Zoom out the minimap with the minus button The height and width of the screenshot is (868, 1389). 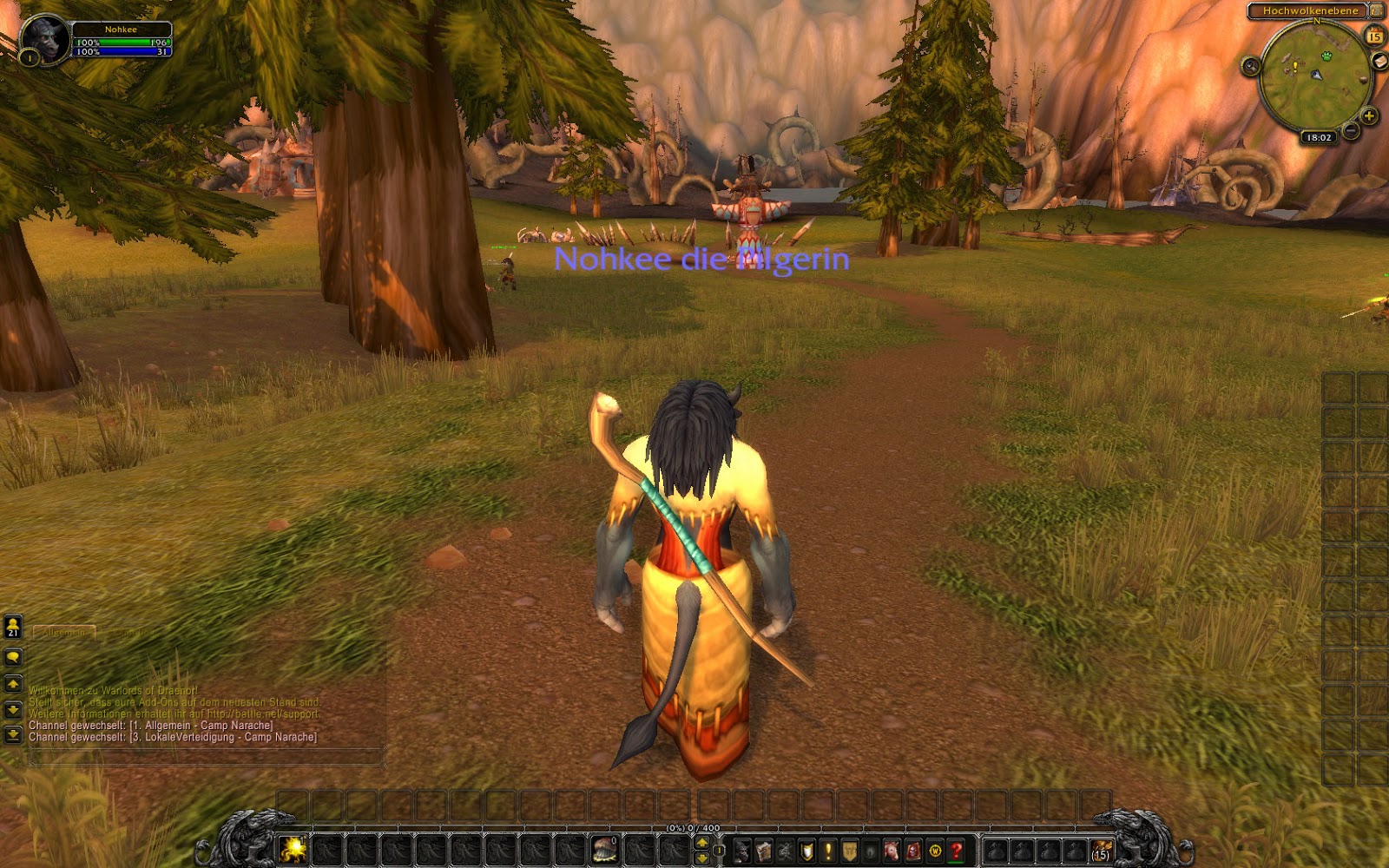pyautogui.click(x=1350, y=130)
